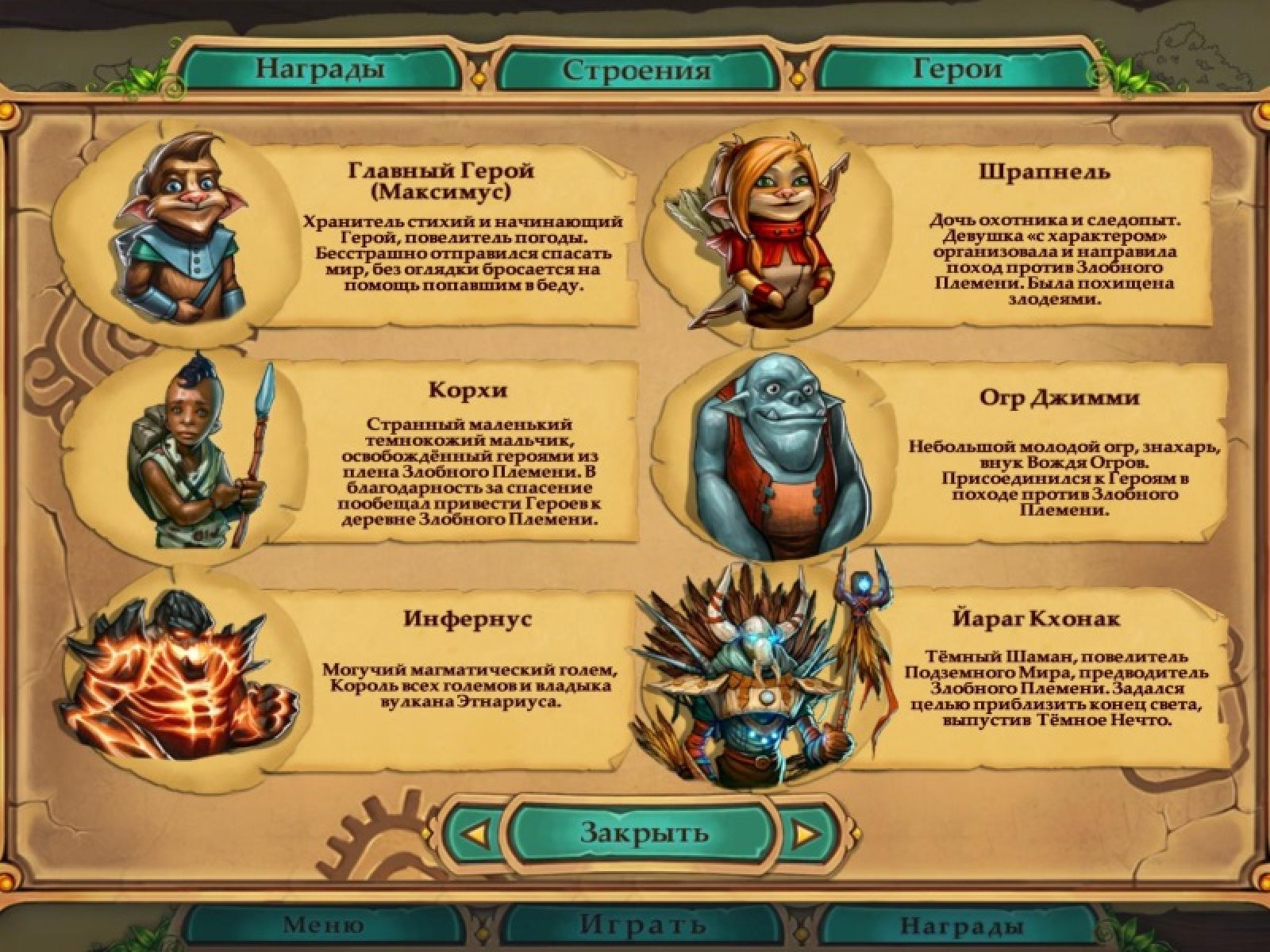Open Меню at the bottom bar

pyautogui.click(x=323, y=925)
